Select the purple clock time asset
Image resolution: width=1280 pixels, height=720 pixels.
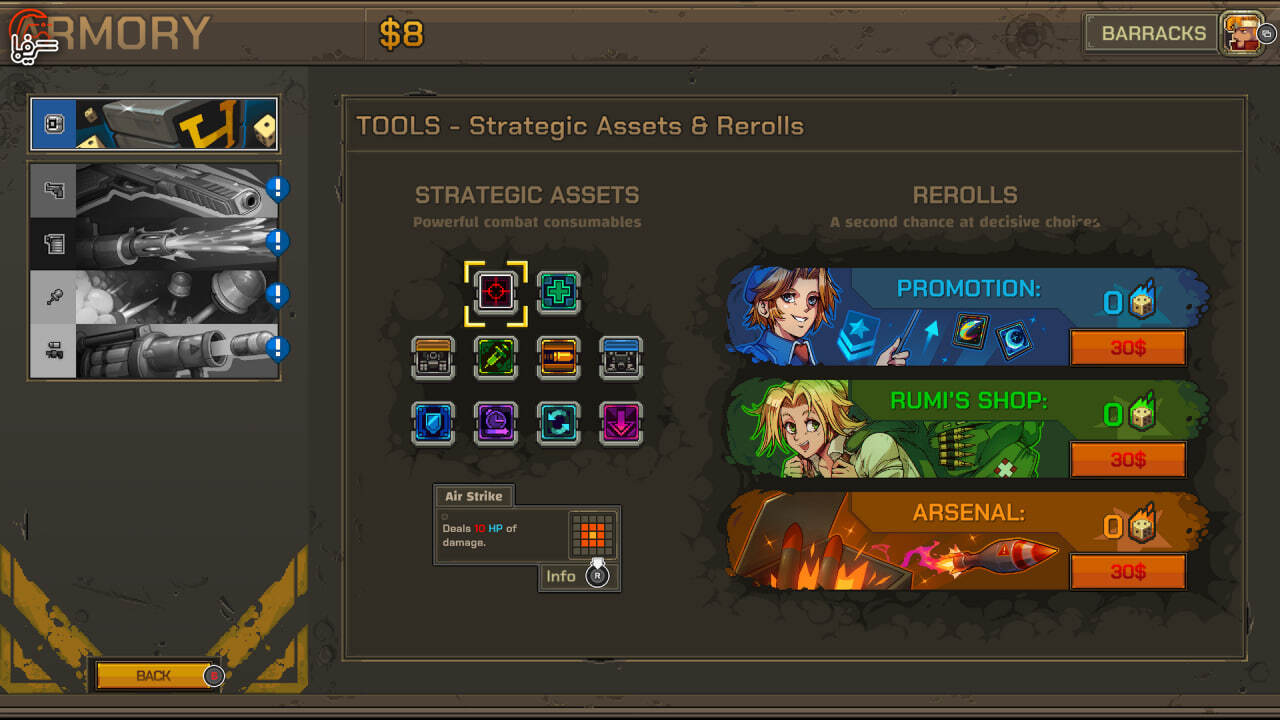497,423
